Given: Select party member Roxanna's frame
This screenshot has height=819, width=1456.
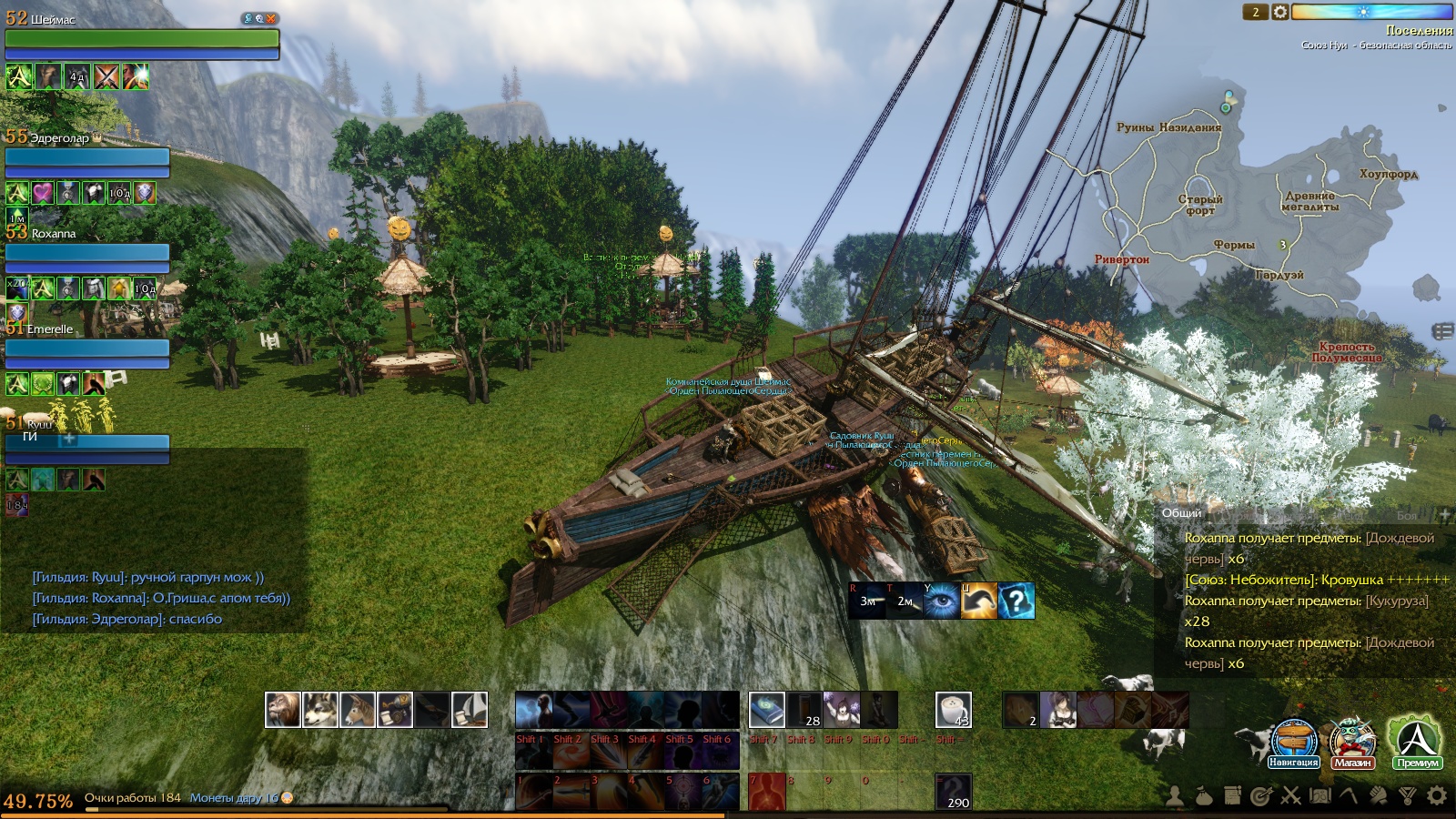Looking at the screenshot, I should (87, 252).
